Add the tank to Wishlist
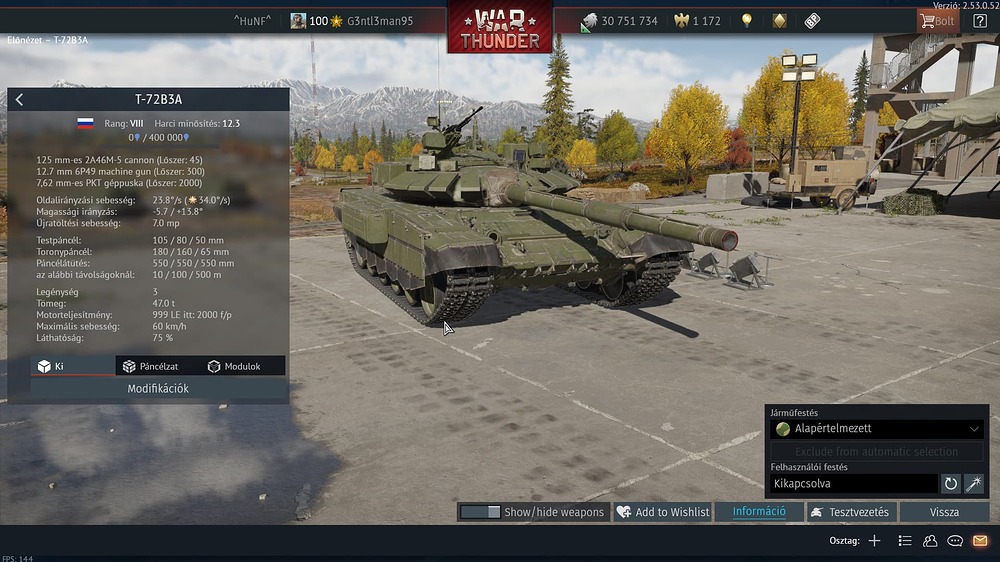The width and height of the screenshot is (1000, 562). (662, 512)
